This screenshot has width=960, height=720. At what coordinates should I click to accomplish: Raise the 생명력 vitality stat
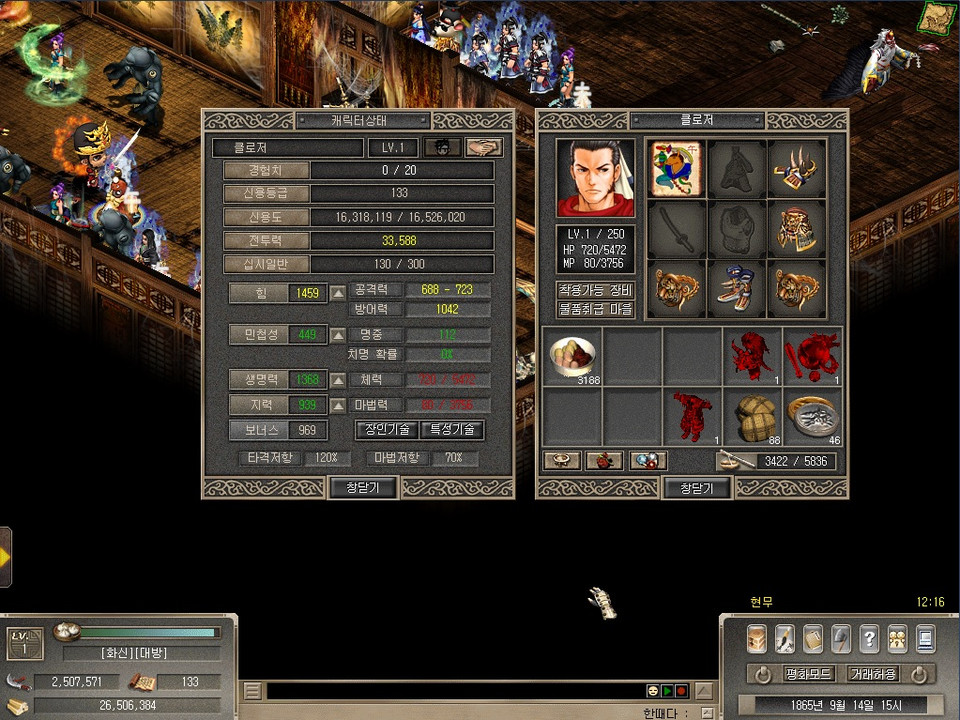(338, 380)
